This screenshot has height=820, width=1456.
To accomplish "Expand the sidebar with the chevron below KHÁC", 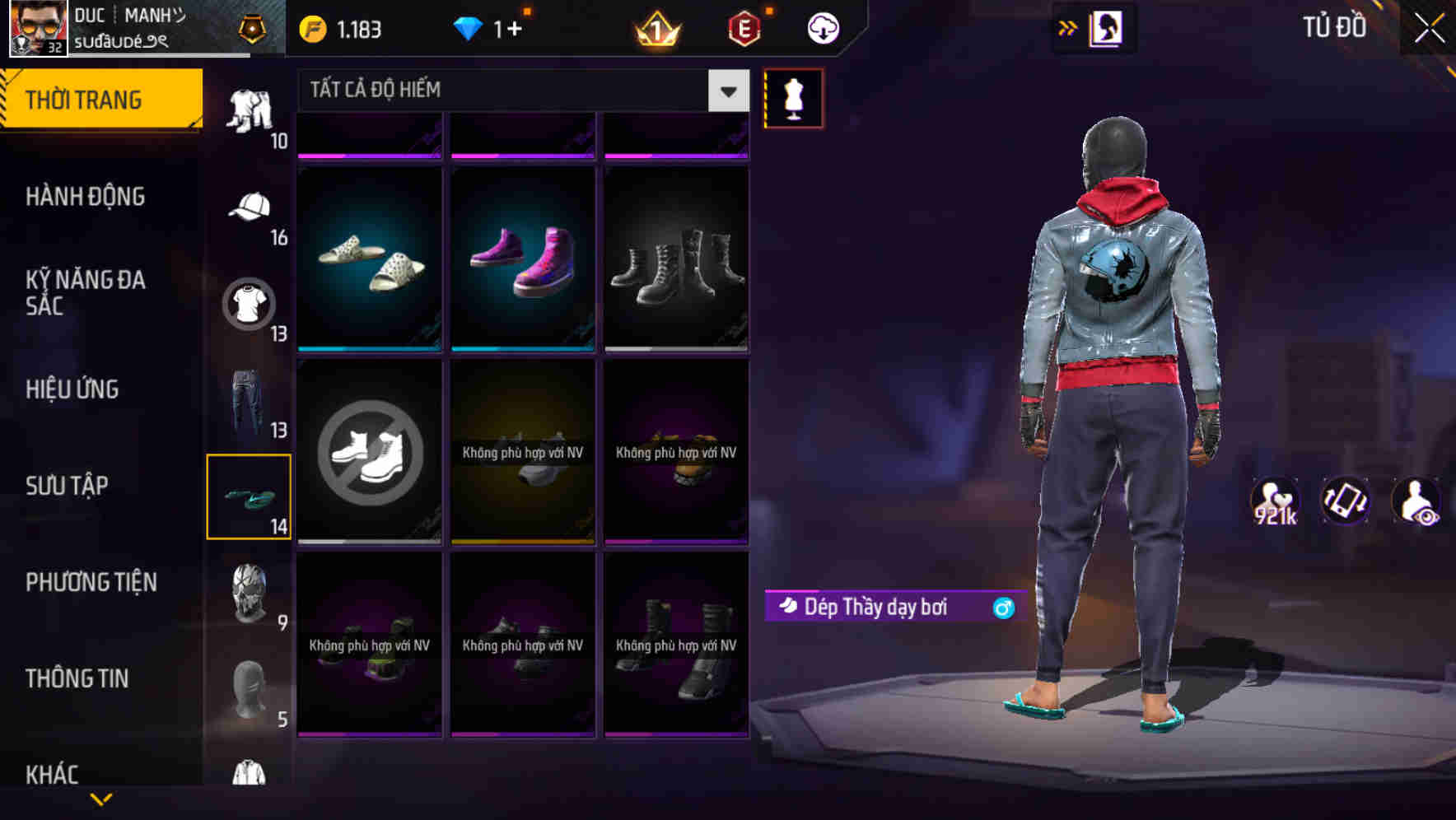I will tap(101, 797).
